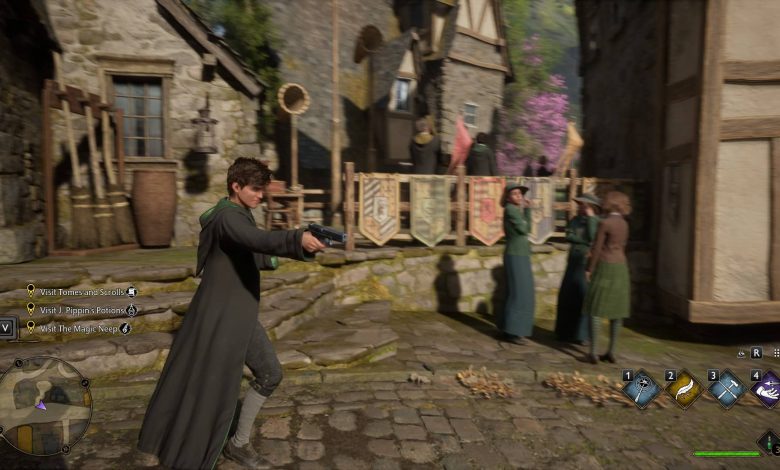Activate the yellow feather spell in slot 2
The image size is (780, 470).
(x=685, y=390)
